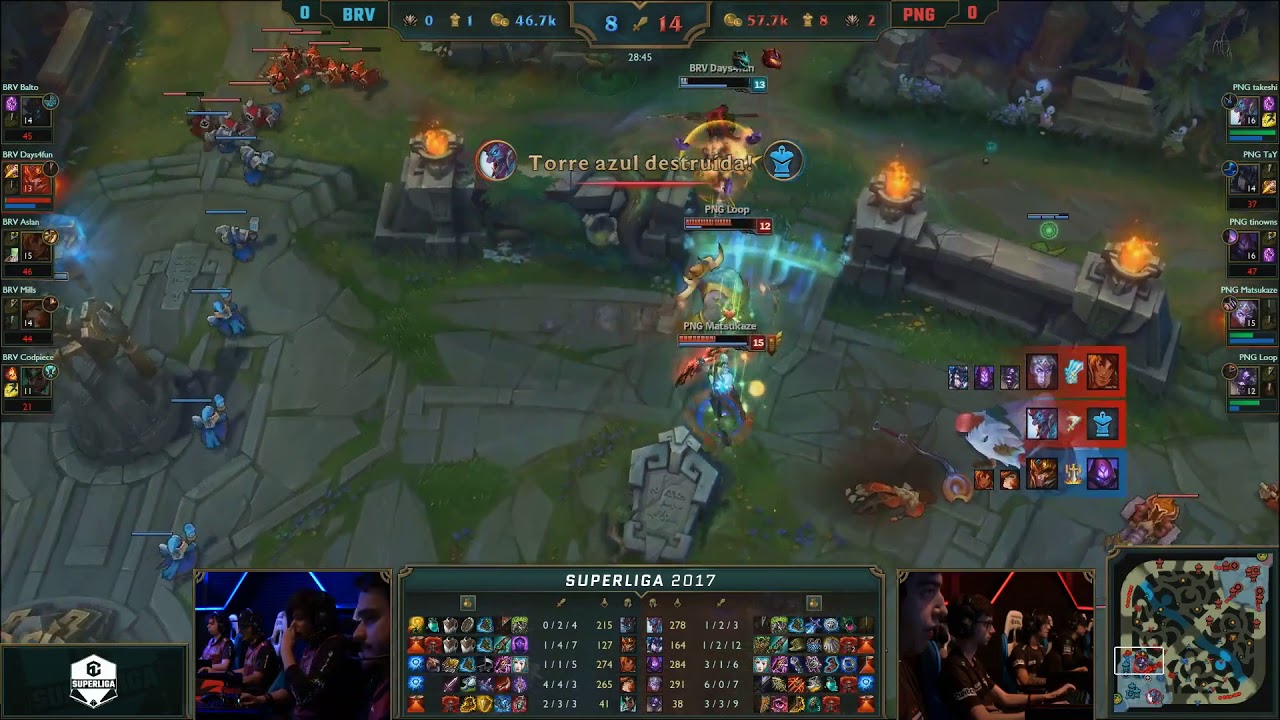The height and width of the screenshot is (720, 1280).
Task: Click the golden tower icon in bottom kill feed row
Action: click(x=1072, y=473)
